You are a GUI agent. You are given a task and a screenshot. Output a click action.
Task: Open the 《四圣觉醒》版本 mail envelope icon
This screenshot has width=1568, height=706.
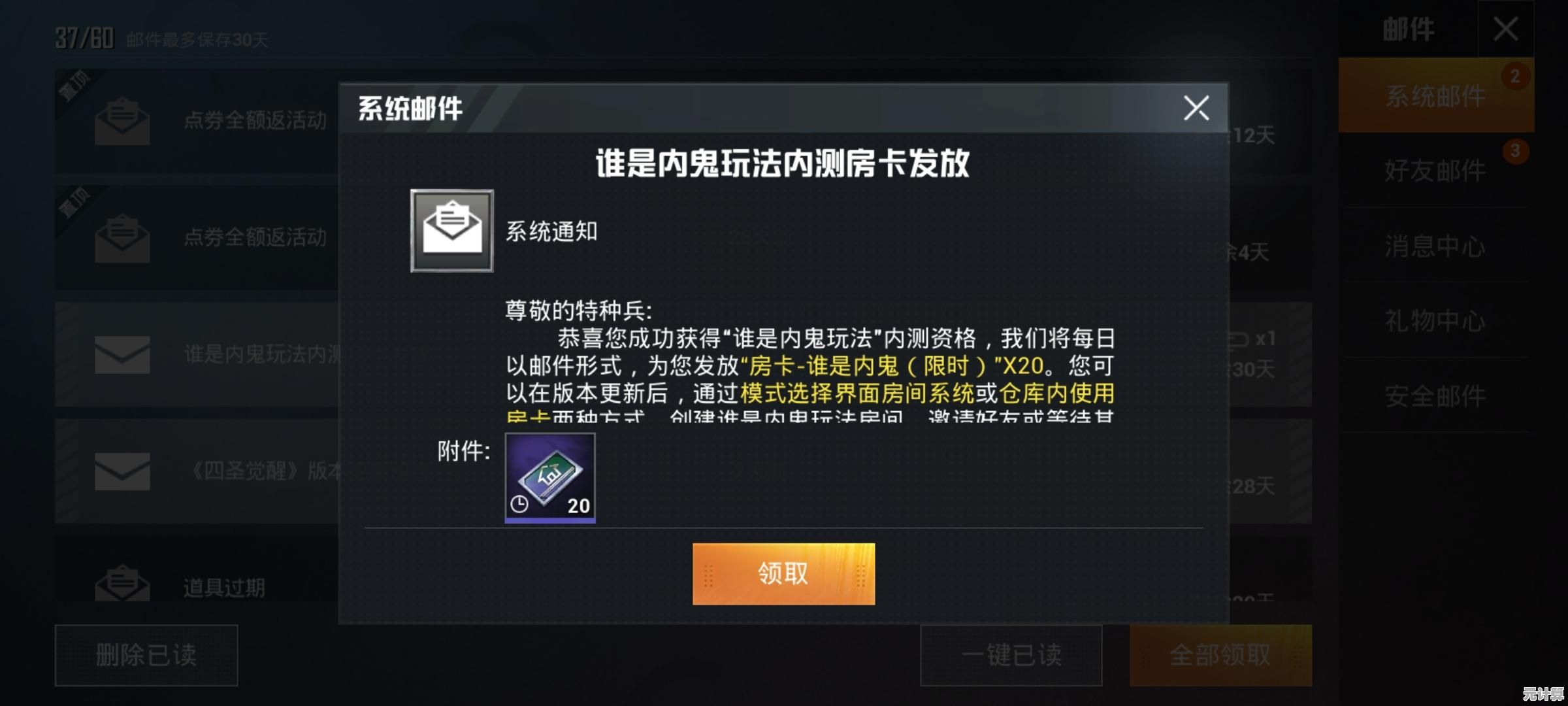(x=121, y=472)
